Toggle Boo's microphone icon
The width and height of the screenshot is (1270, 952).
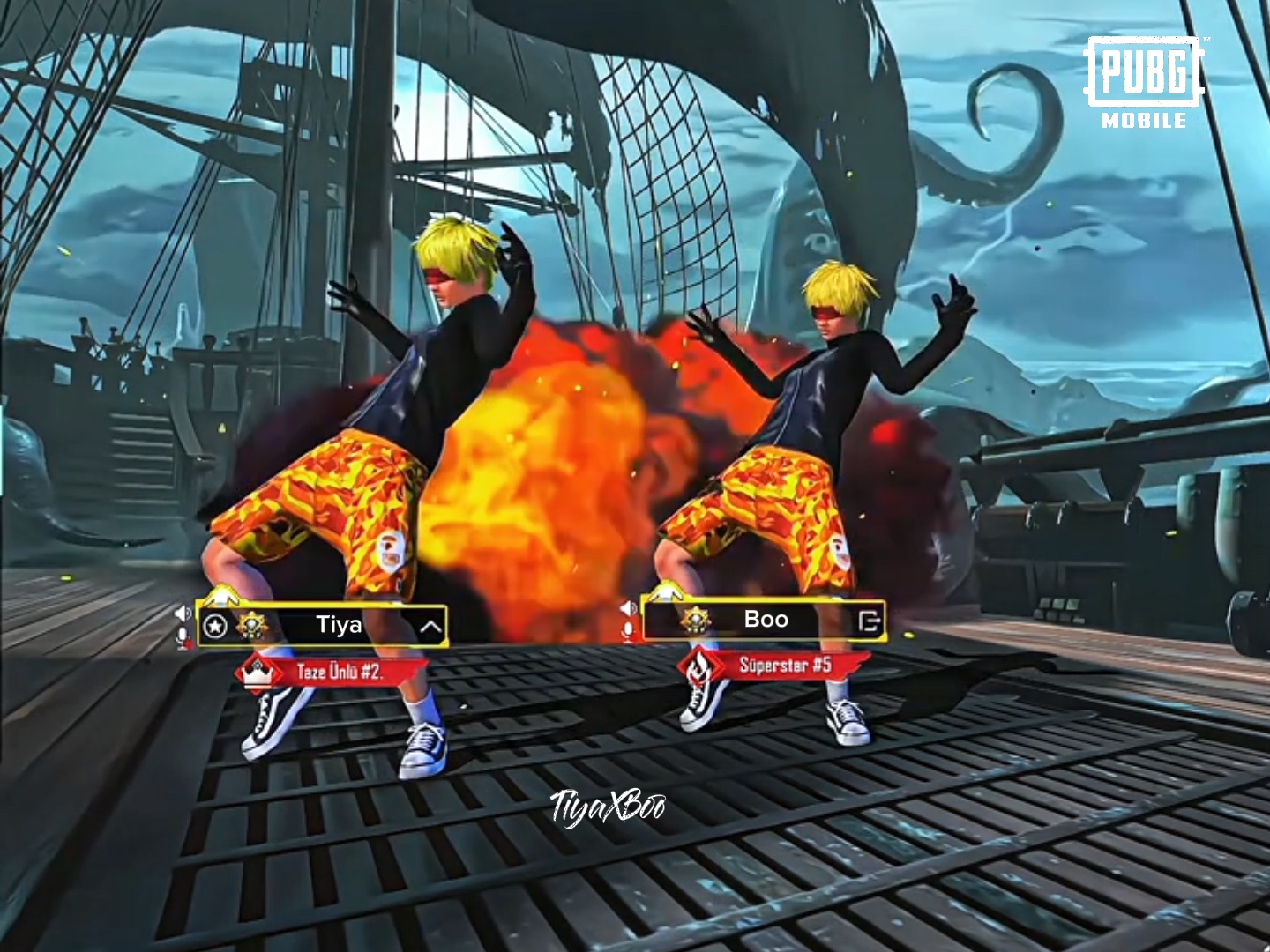coord(629,631)
